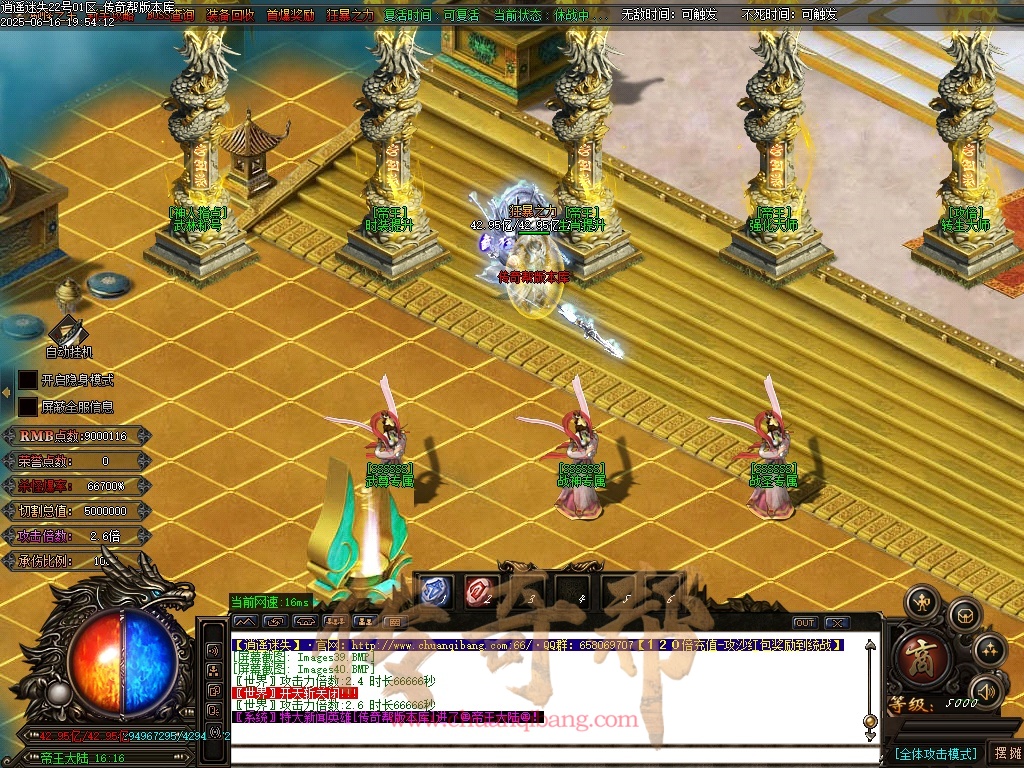Open the 摆摊 stall button

coord(1005,753)
